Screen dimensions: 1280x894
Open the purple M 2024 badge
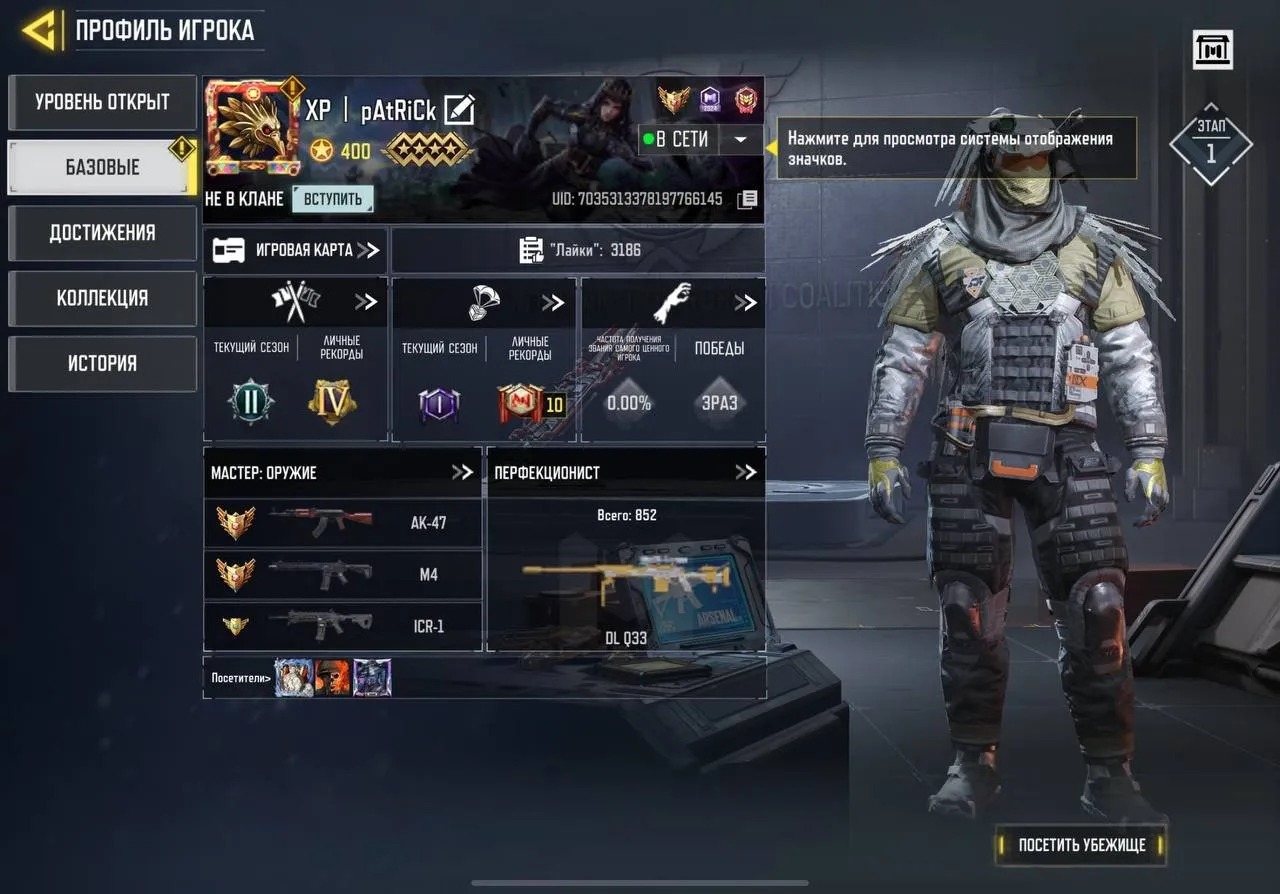click(x=711, y=100)
